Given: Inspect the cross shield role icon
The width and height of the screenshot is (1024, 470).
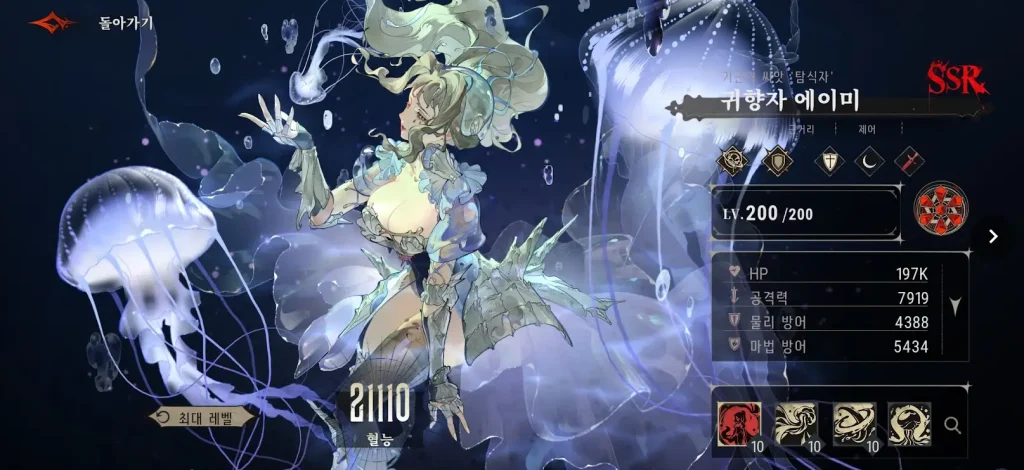Looking at the screenshot, I should [x=829, y=160].
